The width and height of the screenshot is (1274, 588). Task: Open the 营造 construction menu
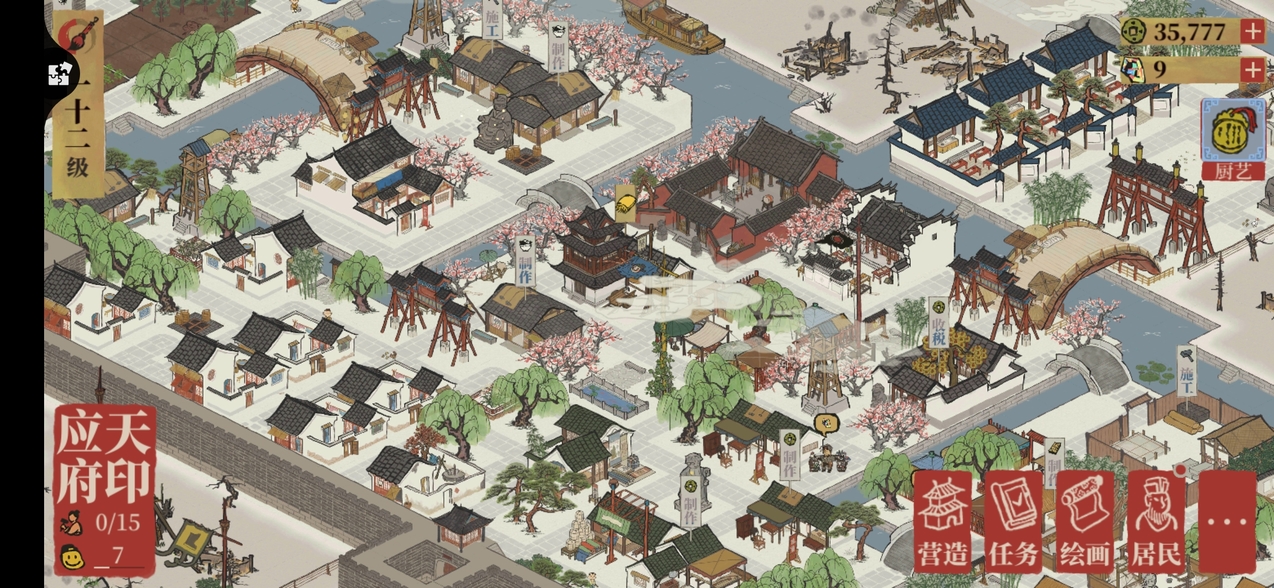point(943,521)
